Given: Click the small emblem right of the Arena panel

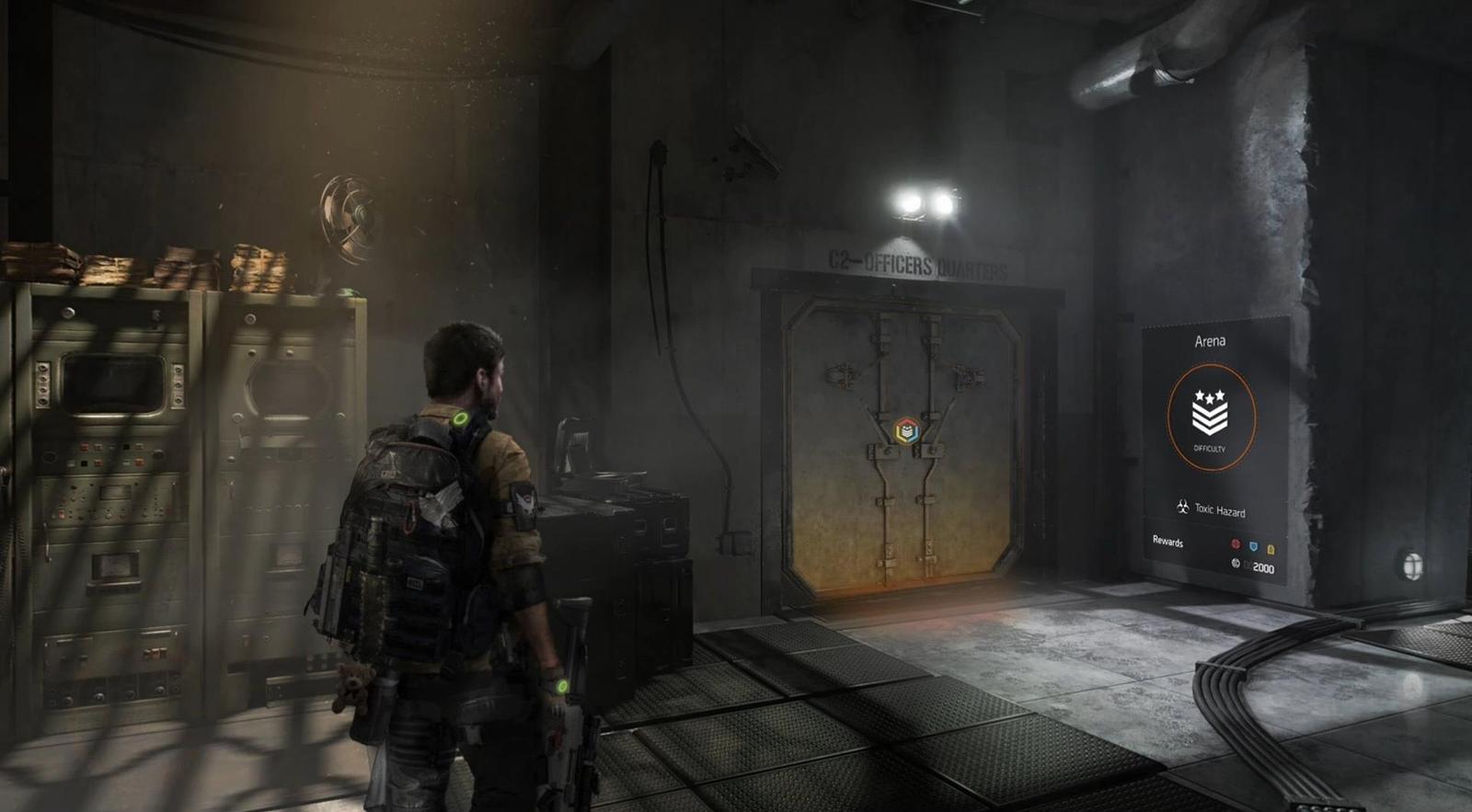Looking at the screenshot, I should point(1410,563).
